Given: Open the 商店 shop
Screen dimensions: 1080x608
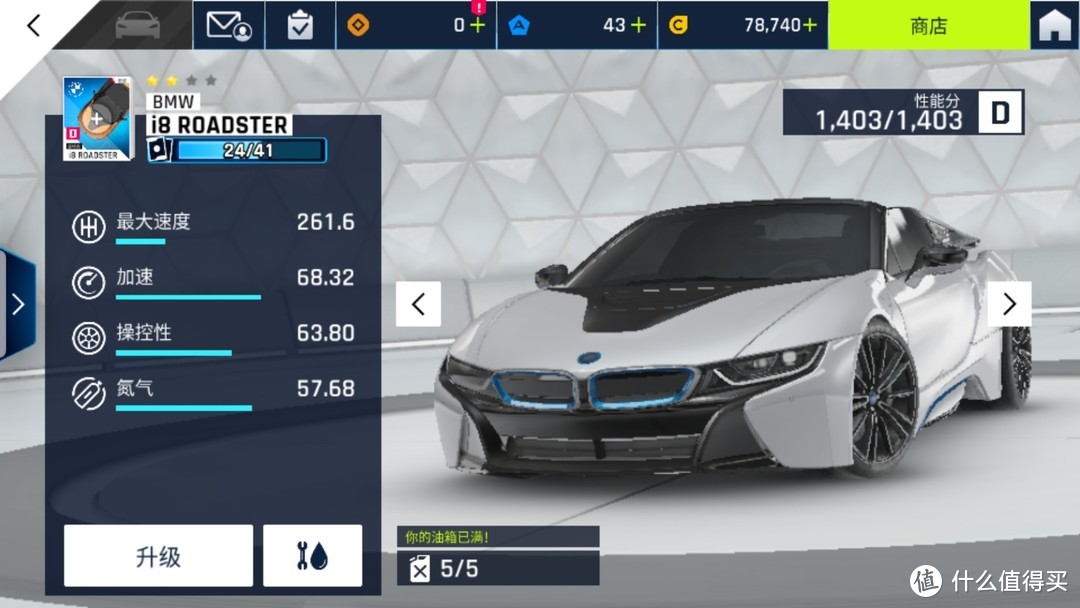Looking at the screenshot, I should (x=928, y=26).
